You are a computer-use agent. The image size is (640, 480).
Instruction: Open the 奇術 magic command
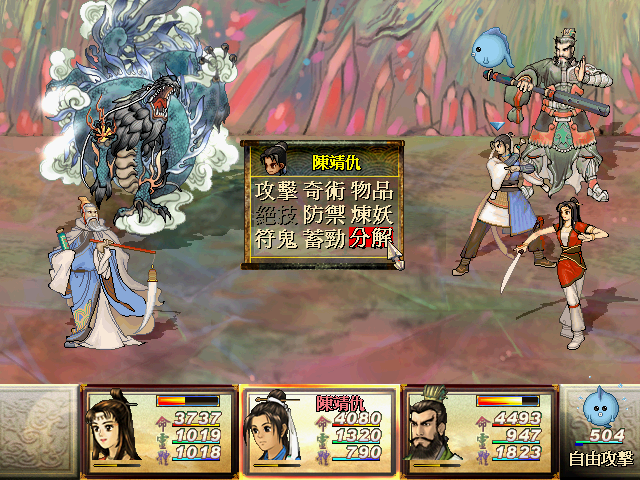coord(324,191)
